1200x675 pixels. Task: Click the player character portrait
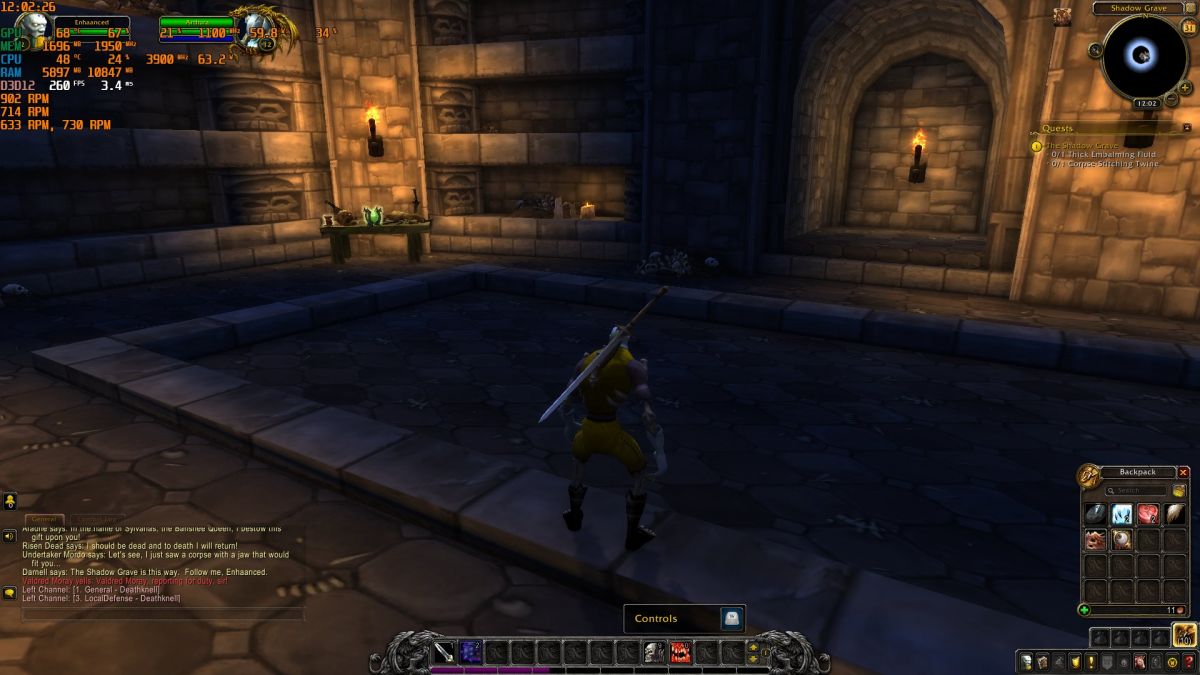(32, 30)
